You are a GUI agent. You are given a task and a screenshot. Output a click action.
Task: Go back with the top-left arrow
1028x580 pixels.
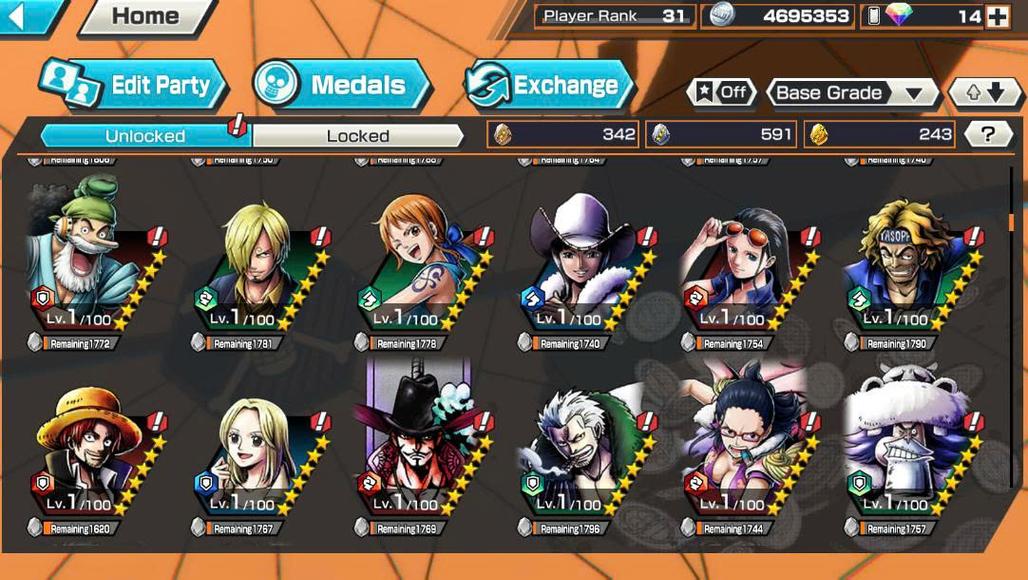(x=22, y=16)
